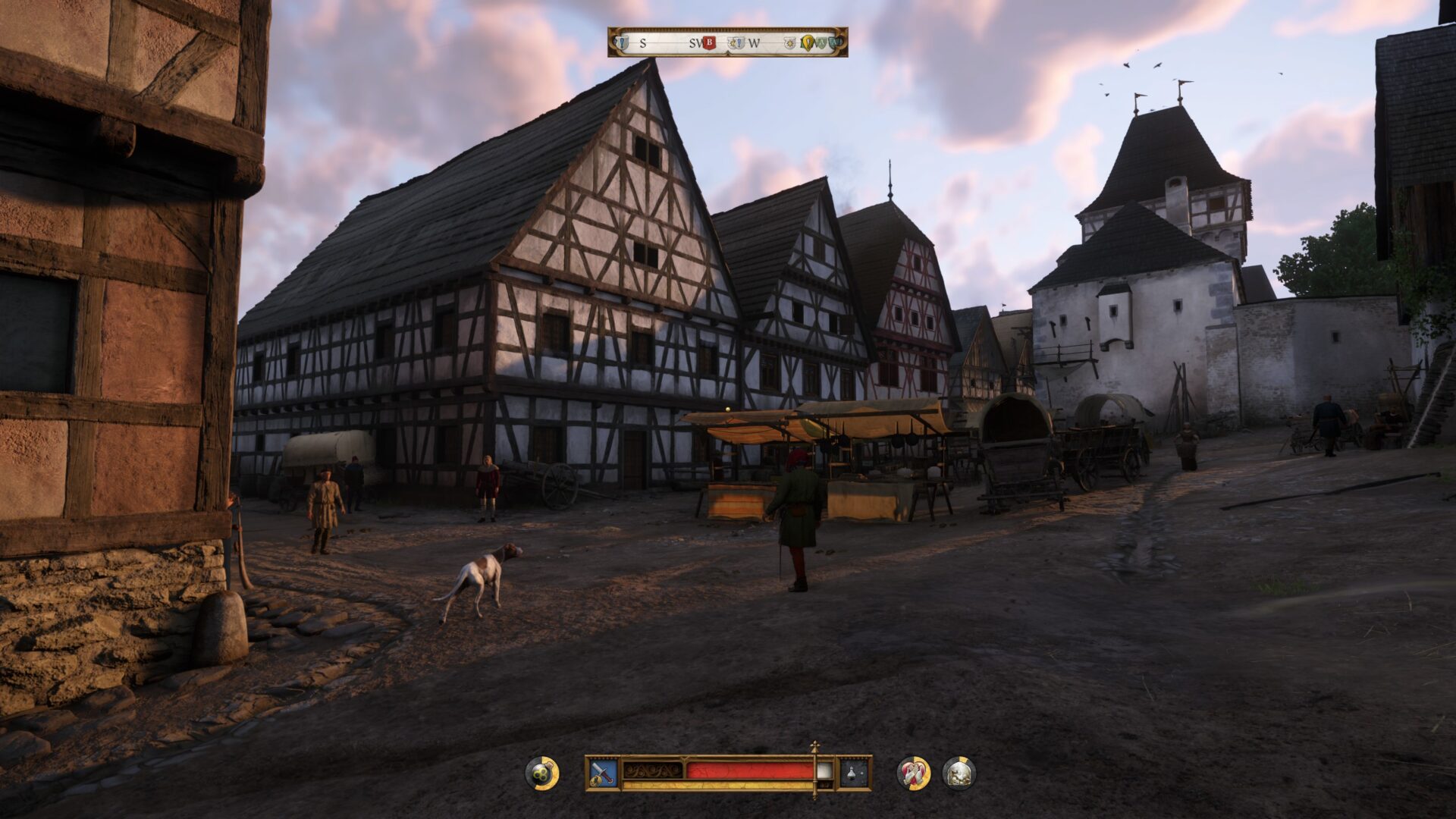Viewport: 1456px width, 819px height.
Task: Click the compass bar
Action: [727, 42]
